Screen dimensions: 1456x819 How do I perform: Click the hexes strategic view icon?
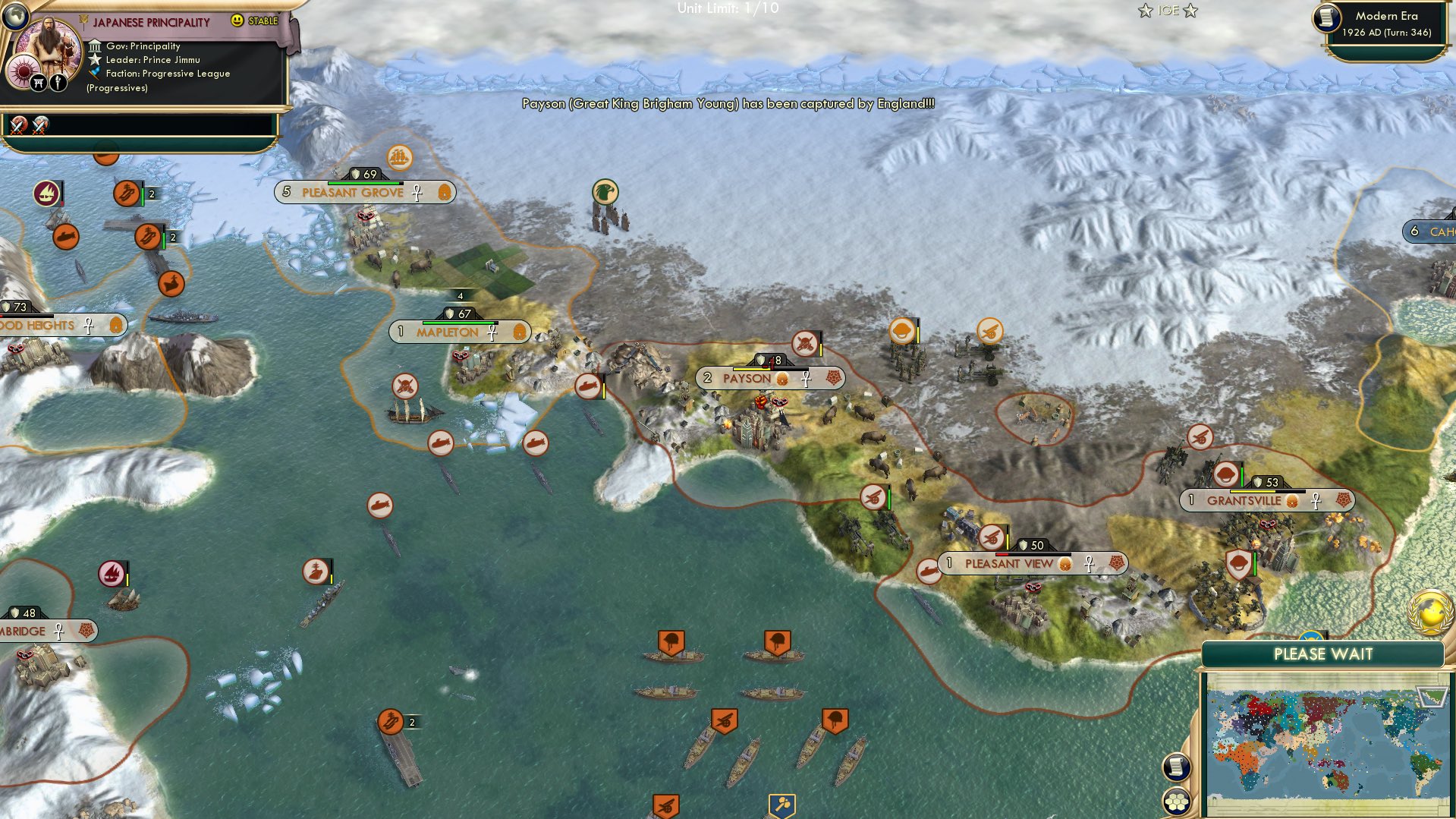[x=1178, y=802]
